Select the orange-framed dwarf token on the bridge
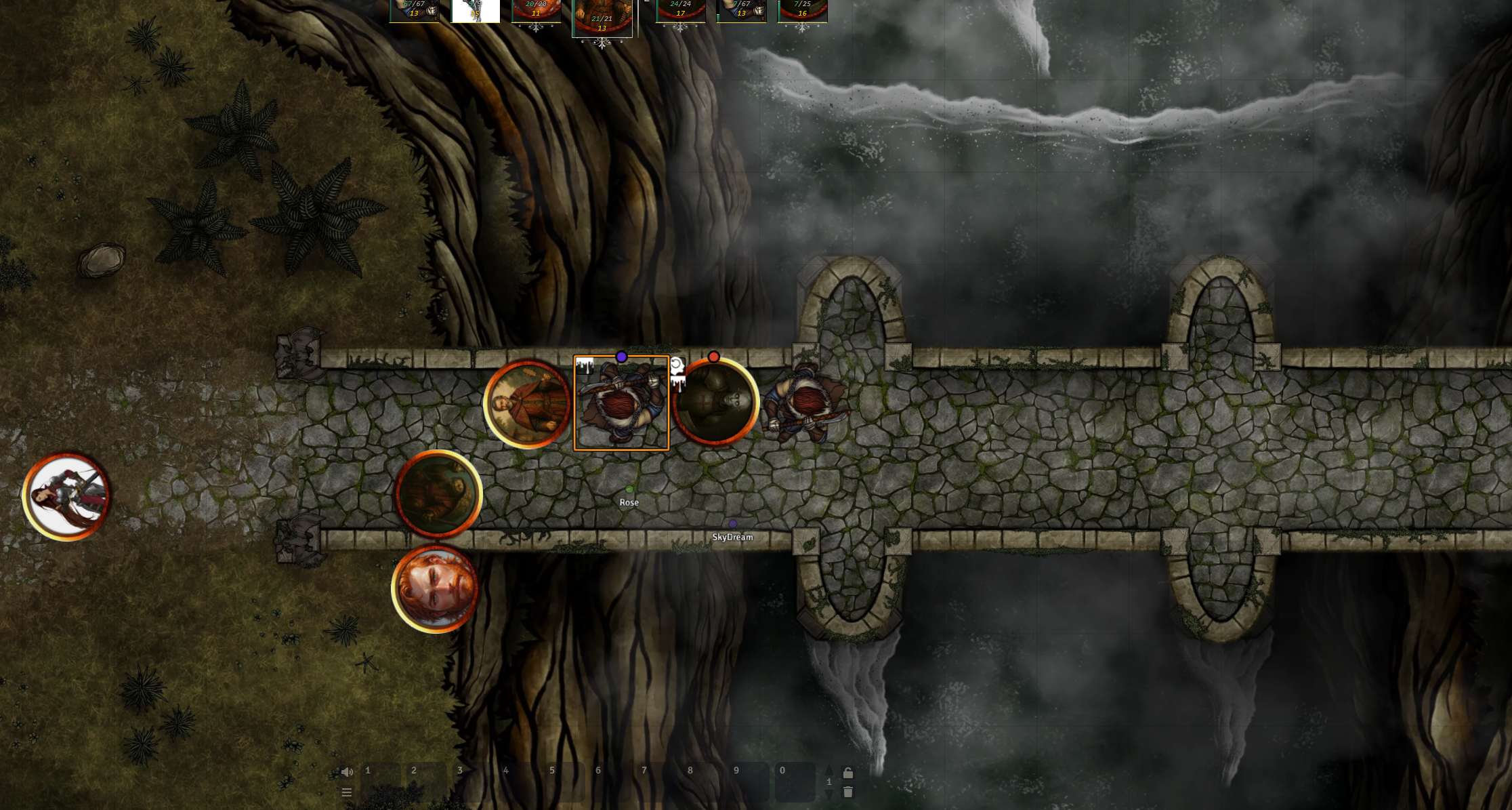The image size is (1512, 810). pyautogui.click(x=621, y=403)
